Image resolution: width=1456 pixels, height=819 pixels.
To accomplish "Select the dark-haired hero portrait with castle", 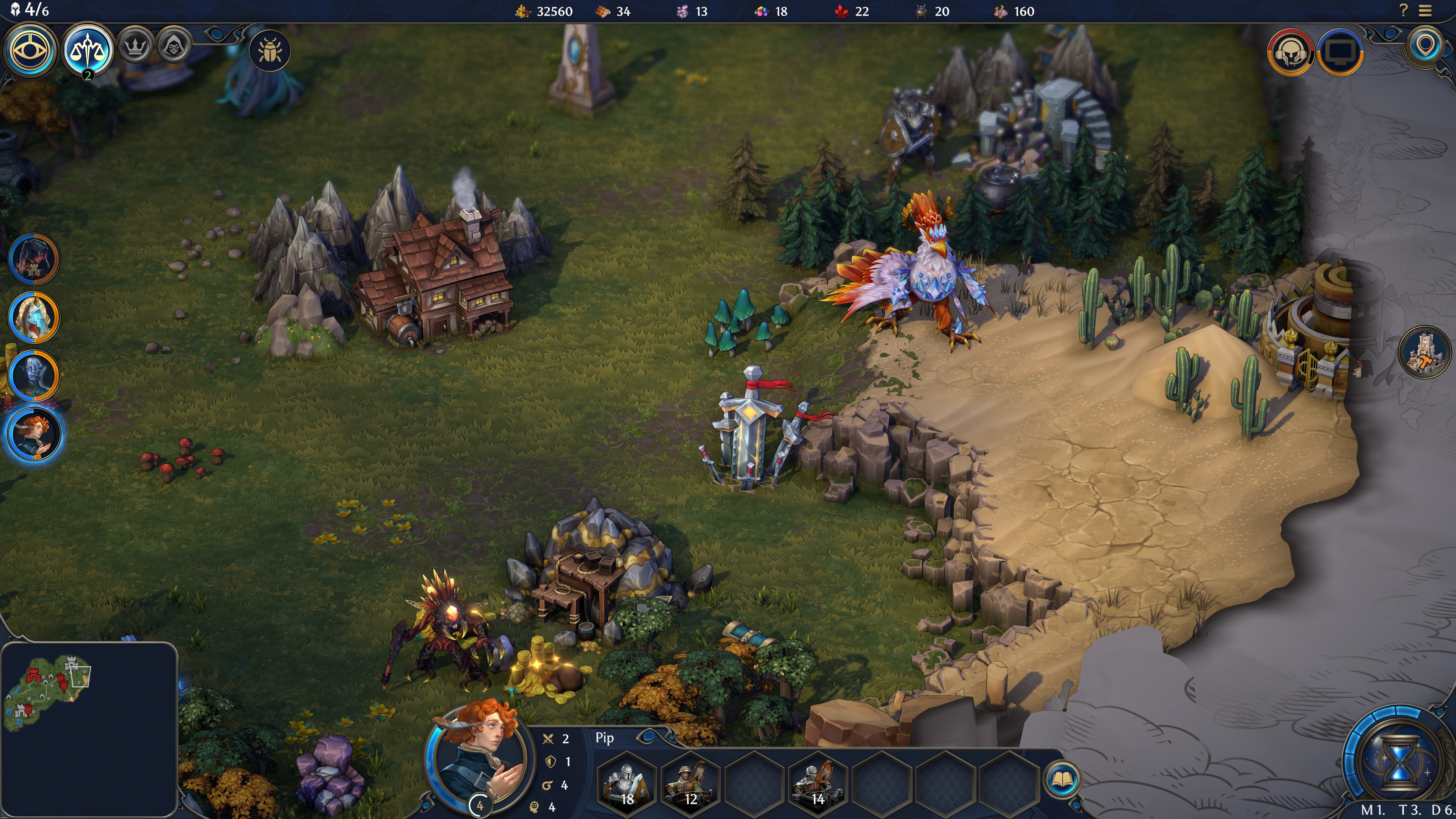I will coord(34,259).
